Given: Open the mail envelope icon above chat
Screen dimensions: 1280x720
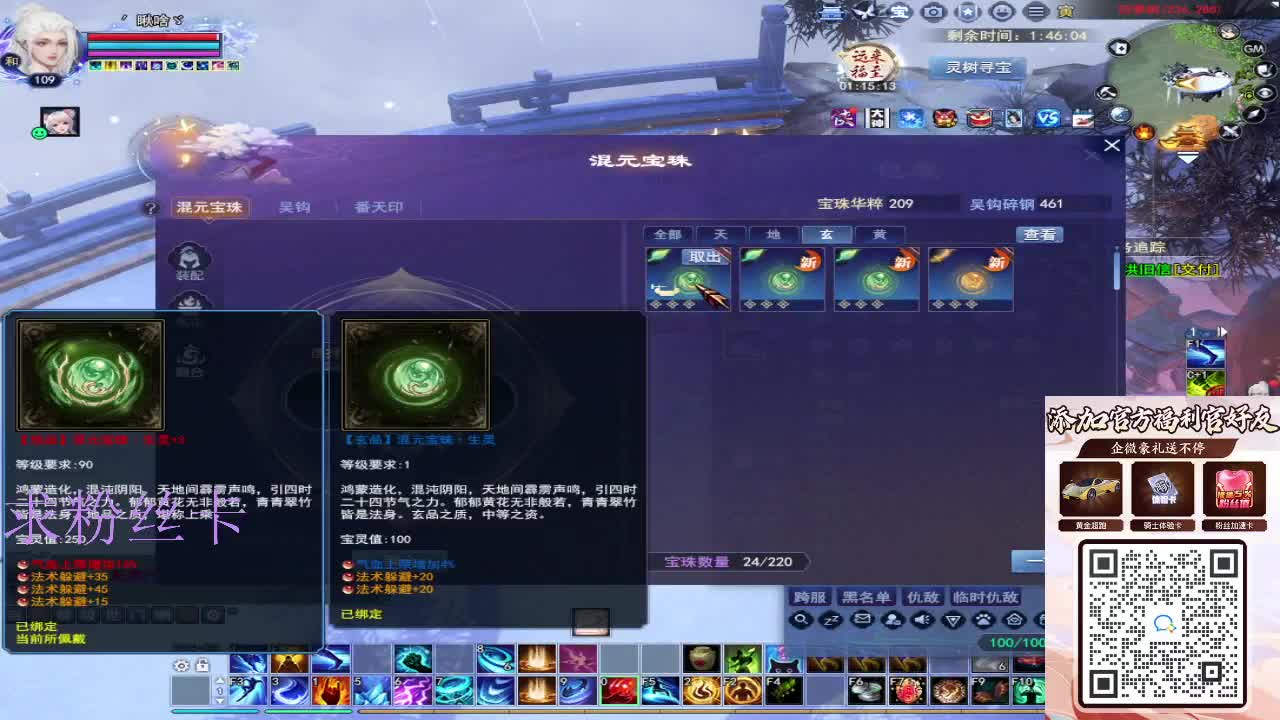Looking at the screenshot, I should (x=863, y=620).
